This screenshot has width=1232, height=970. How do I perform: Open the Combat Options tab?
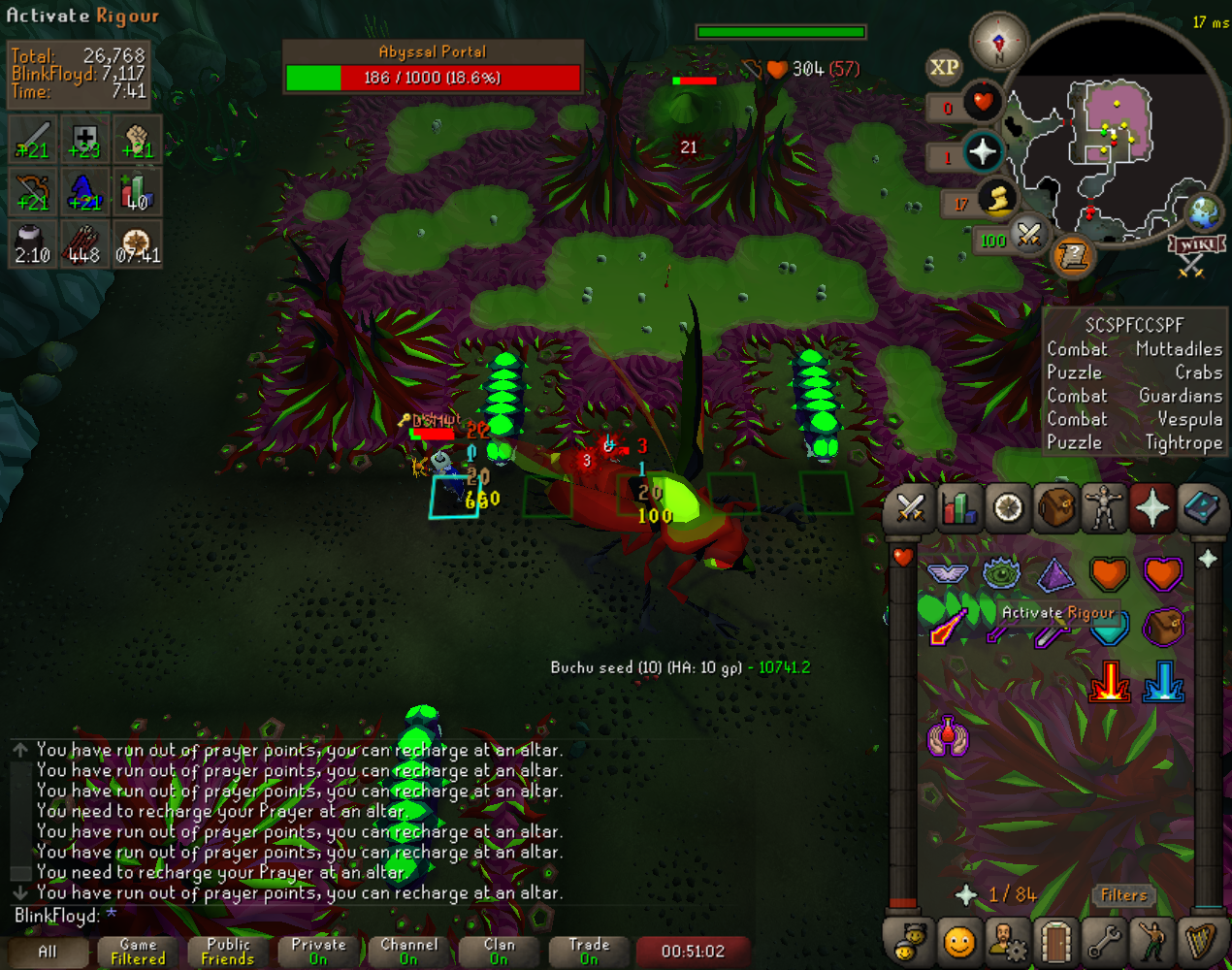[x=910, y=508]
